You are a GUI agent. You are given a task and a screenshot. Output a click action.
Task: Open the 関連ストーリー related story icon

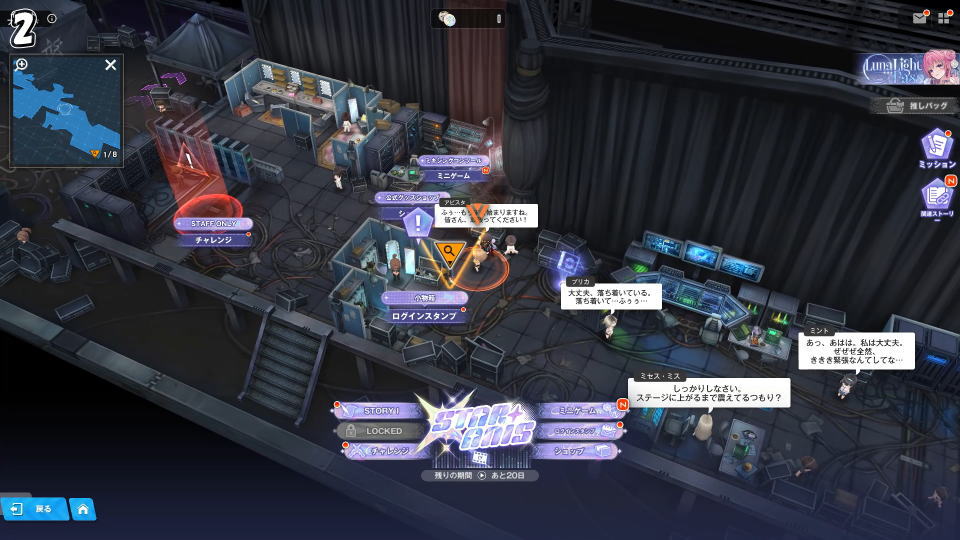pyautogui.click(x=937, y=198)
